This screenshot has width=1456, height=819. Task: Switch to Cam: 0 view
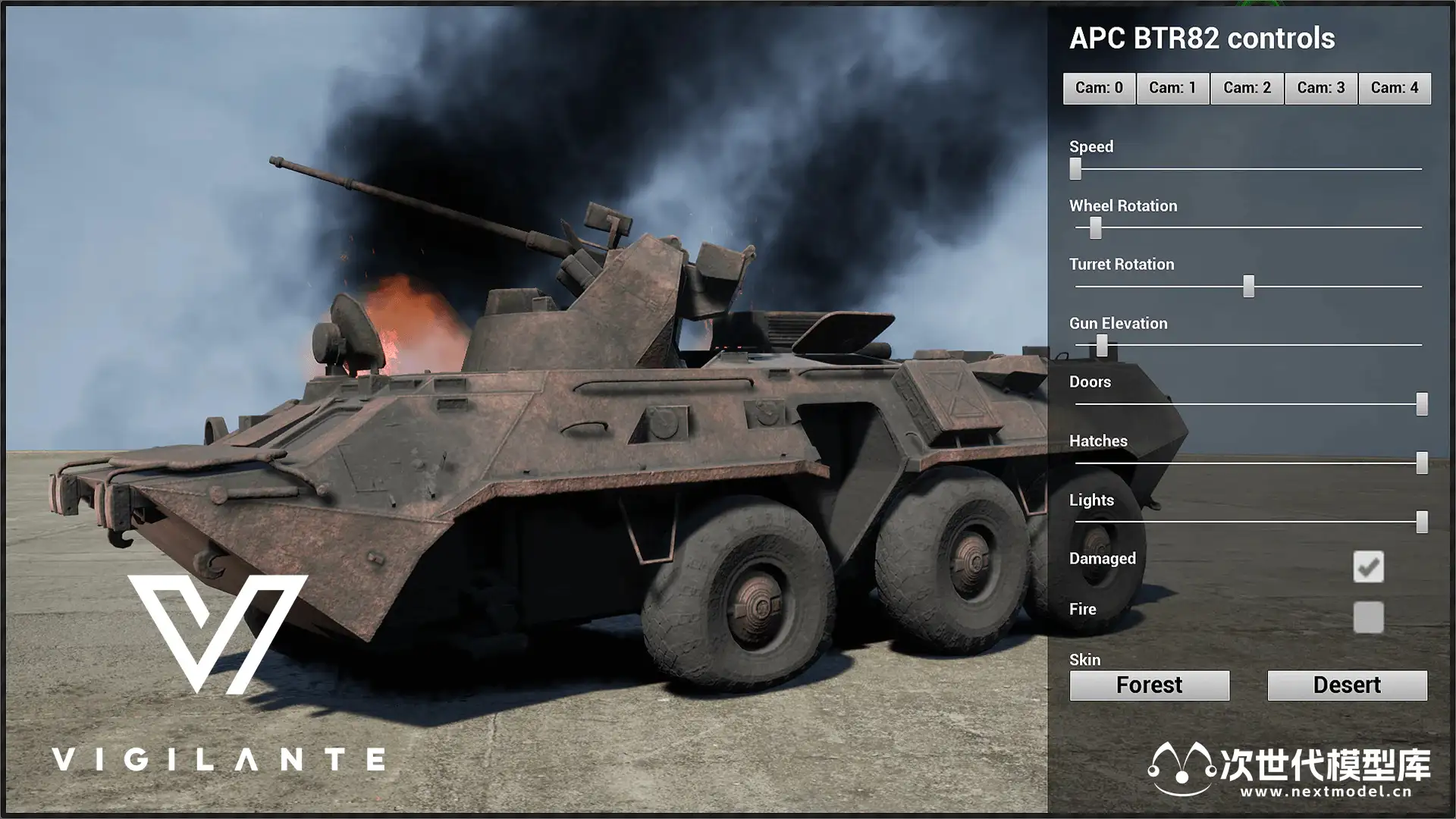(x=1099, y=88)
